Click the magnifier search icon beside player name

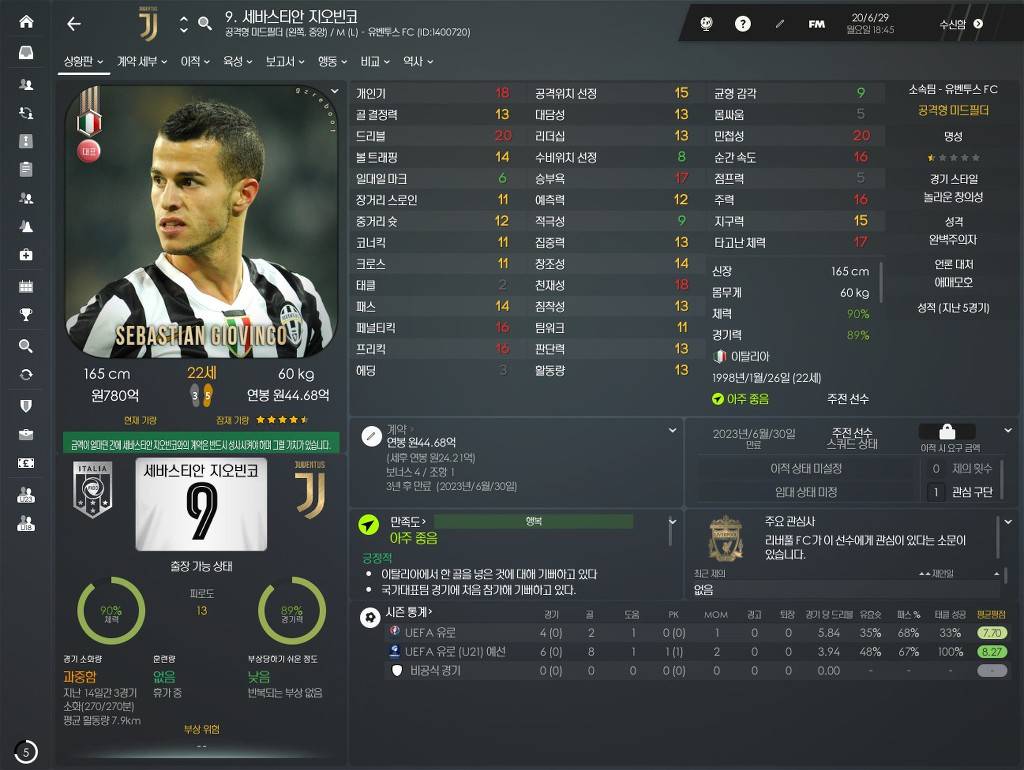click(x=205, y=24)
